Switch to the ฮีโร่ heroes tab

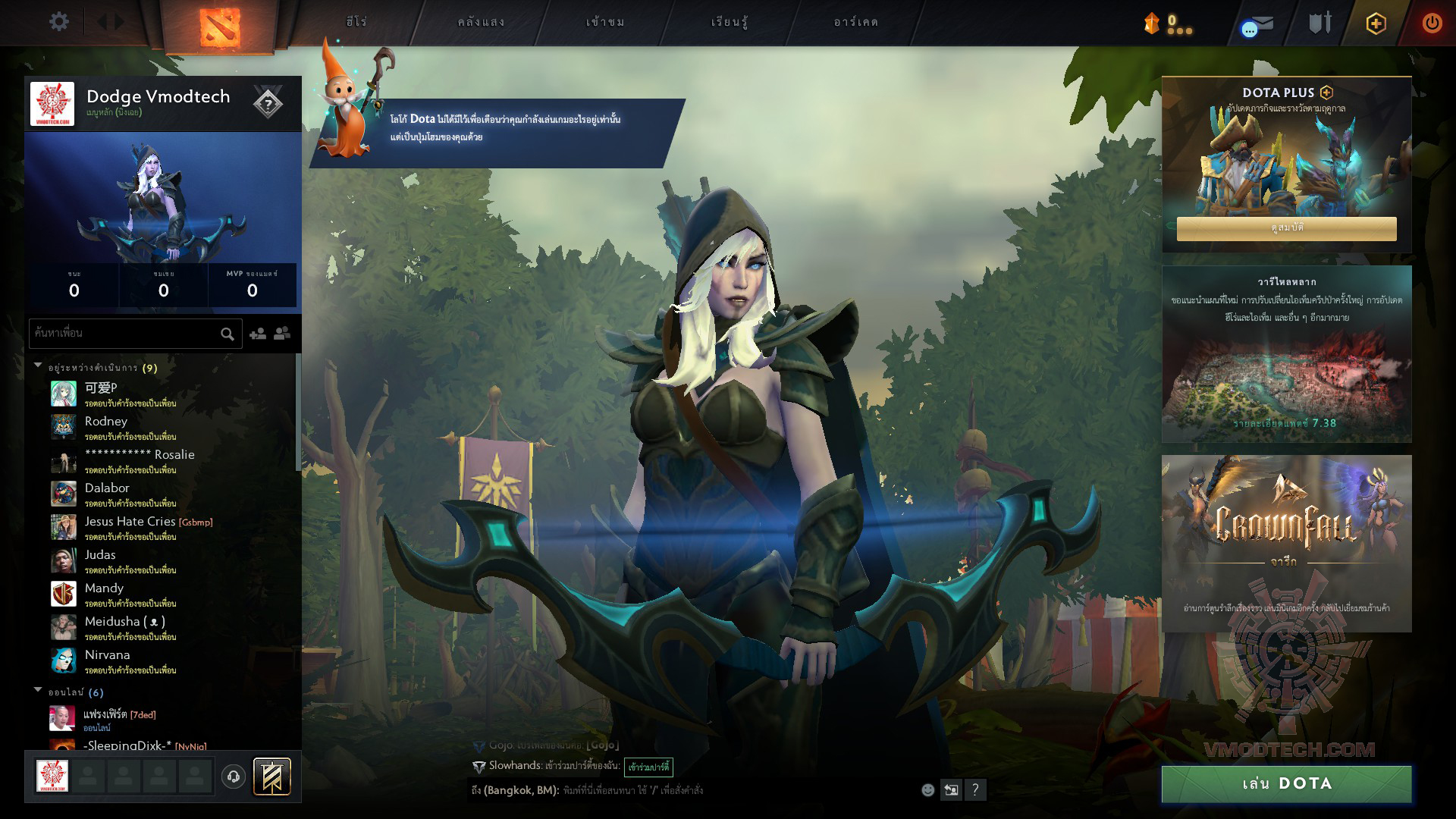click(356, 22)
